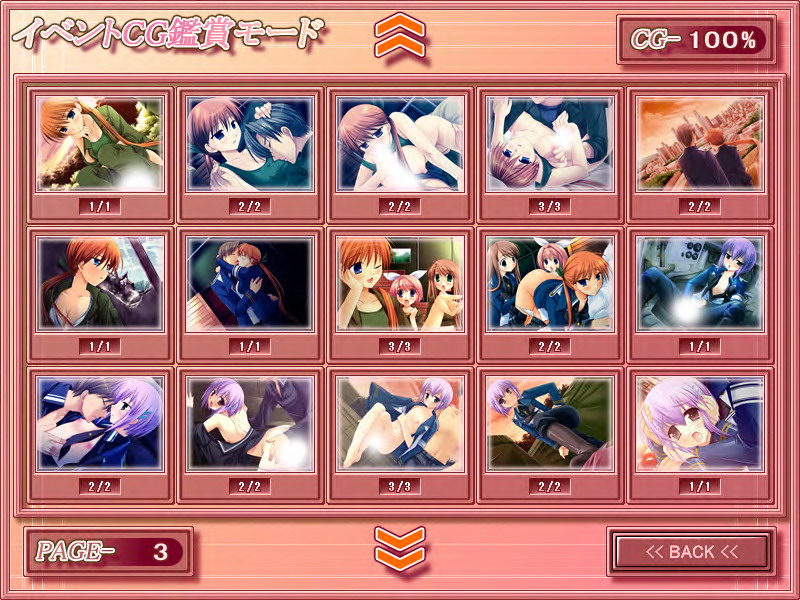View the thumbnail of three girls with one winking

[x=400, y=283]
